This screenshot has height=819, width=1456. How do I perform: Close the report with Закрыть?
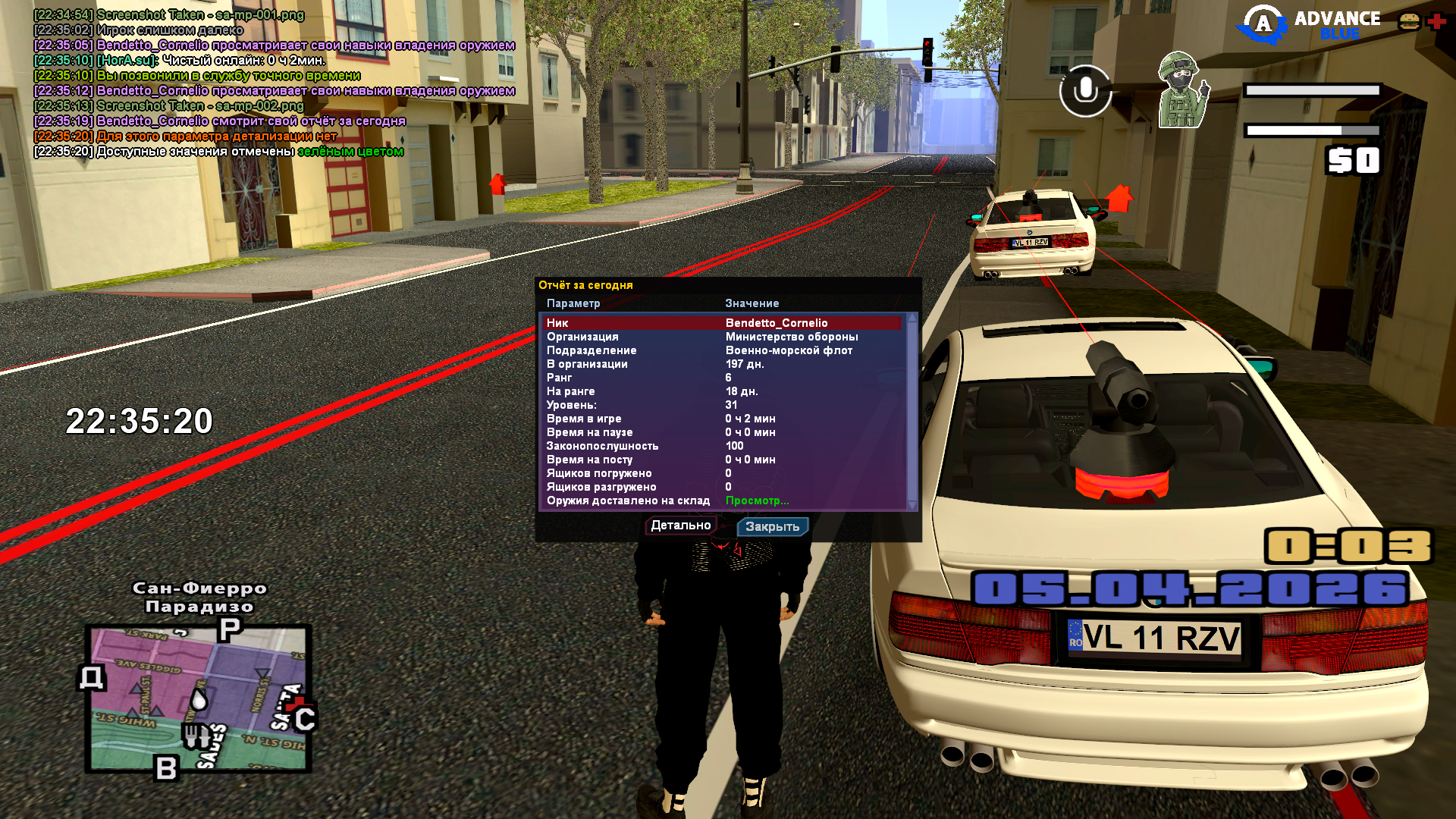click(772, 526)
